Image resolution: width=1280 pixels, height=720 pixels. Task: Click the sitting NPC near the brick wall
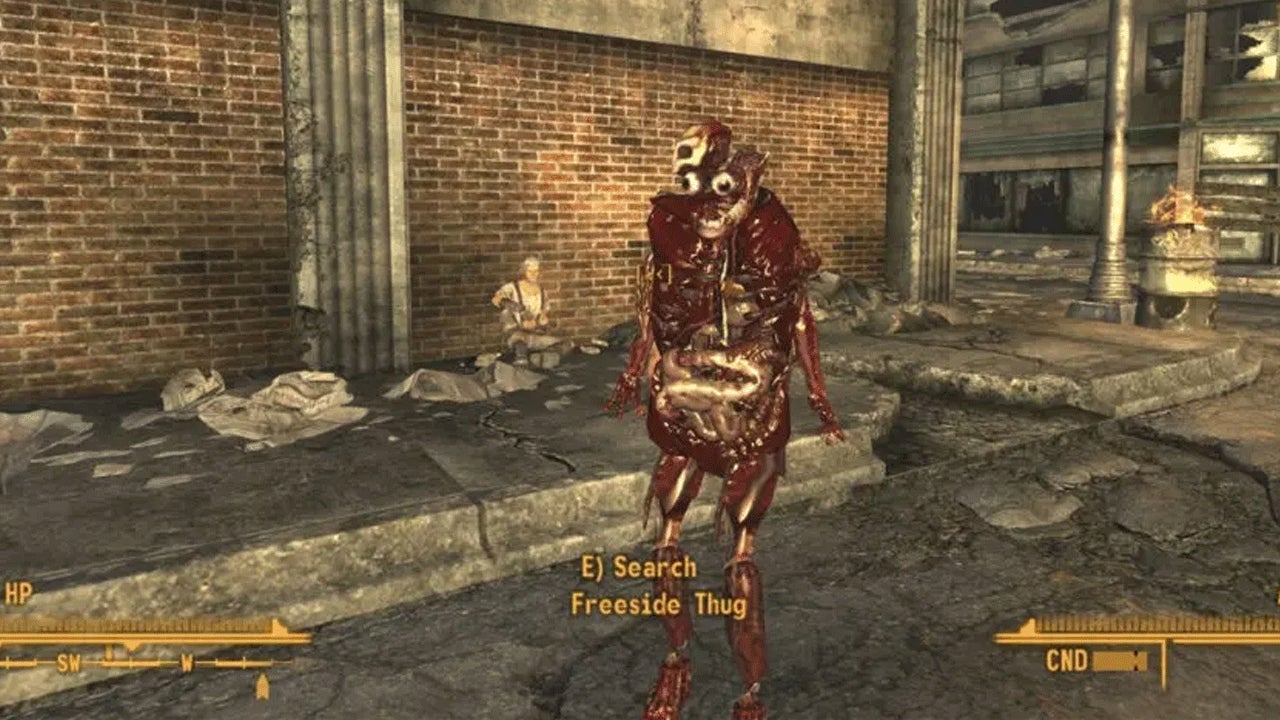[525, 300]
